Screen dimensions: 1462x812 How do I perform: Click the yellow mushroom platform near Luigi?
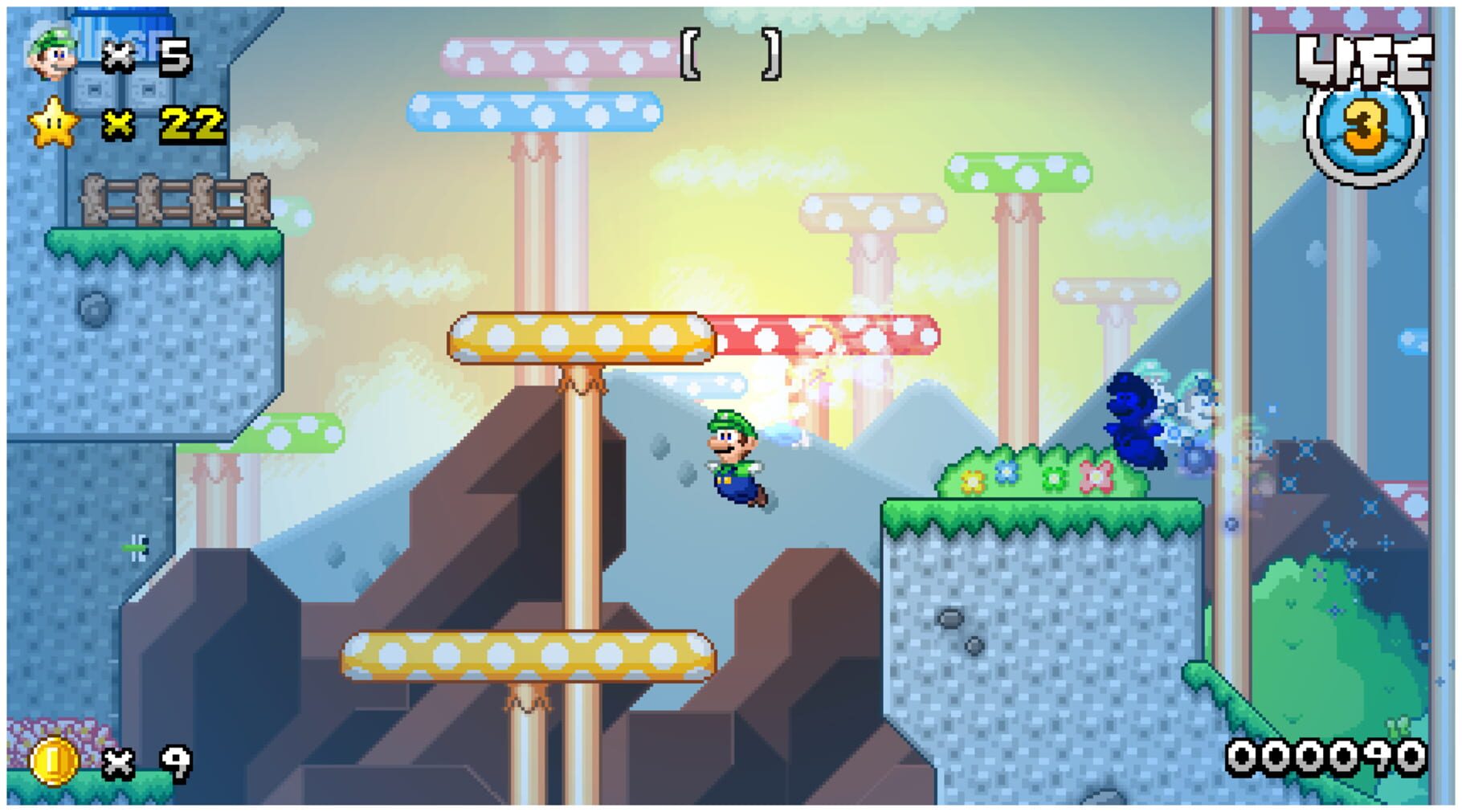[x=578, y=335]
